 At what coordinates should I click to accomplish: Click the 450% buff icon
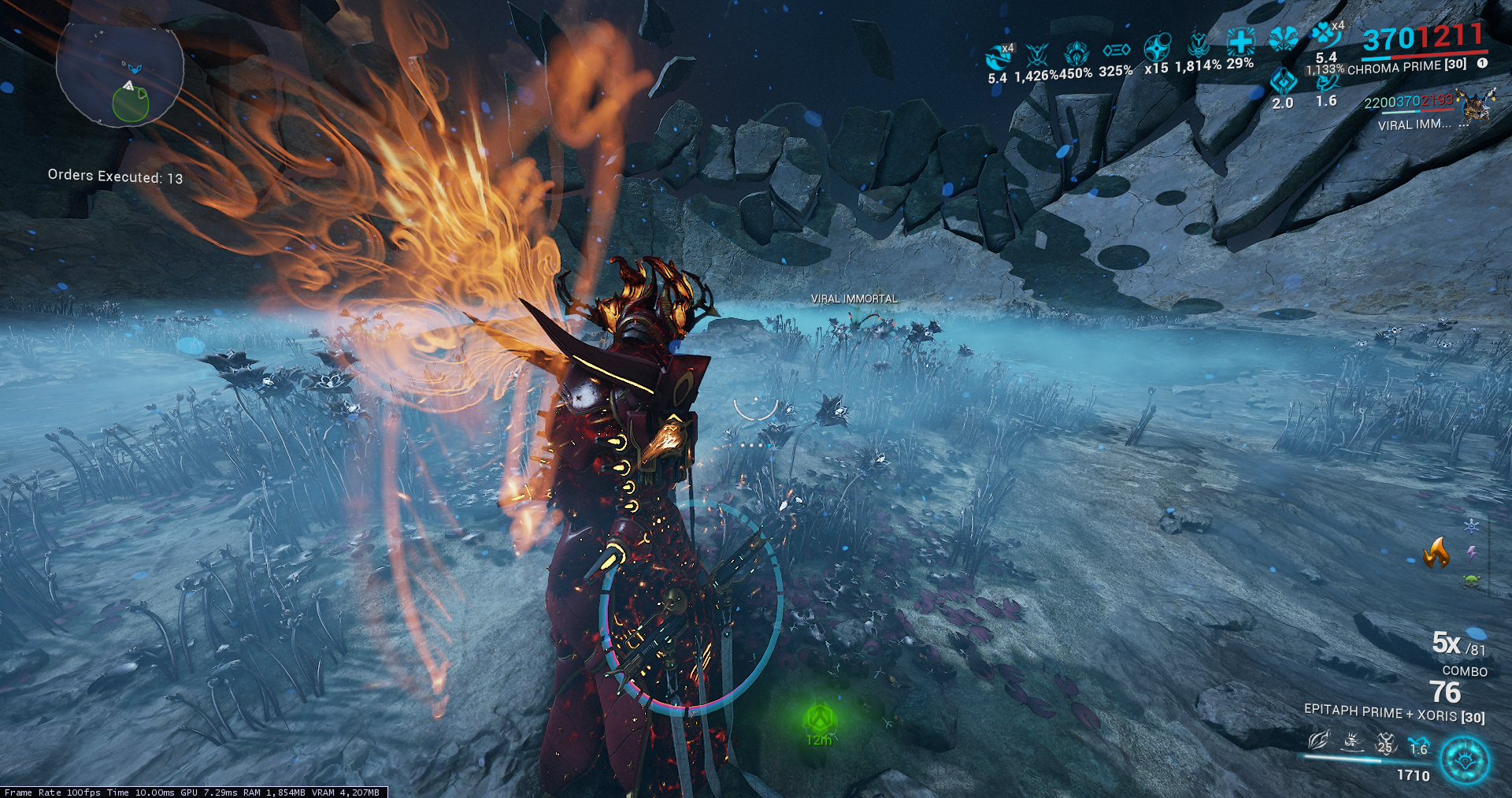pyautogui.click(x=1076, y=54)
